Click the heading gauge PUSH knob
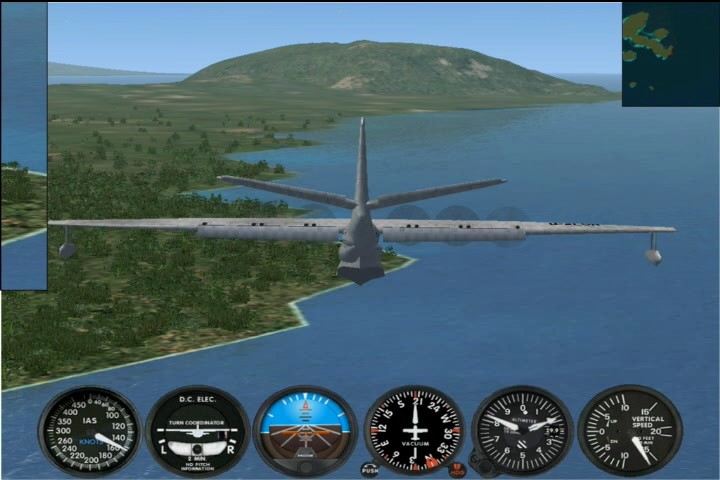 click(x=370, y=467)
